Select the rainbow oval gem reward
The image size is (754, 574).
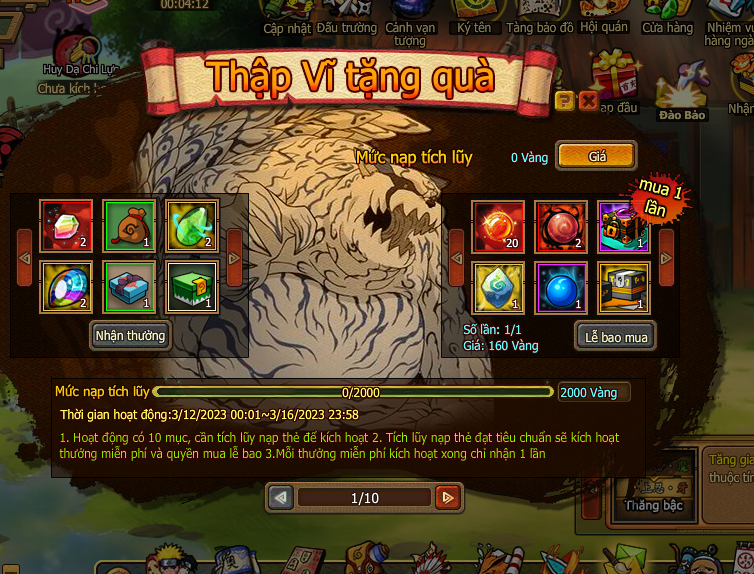(x=67, y=288)
